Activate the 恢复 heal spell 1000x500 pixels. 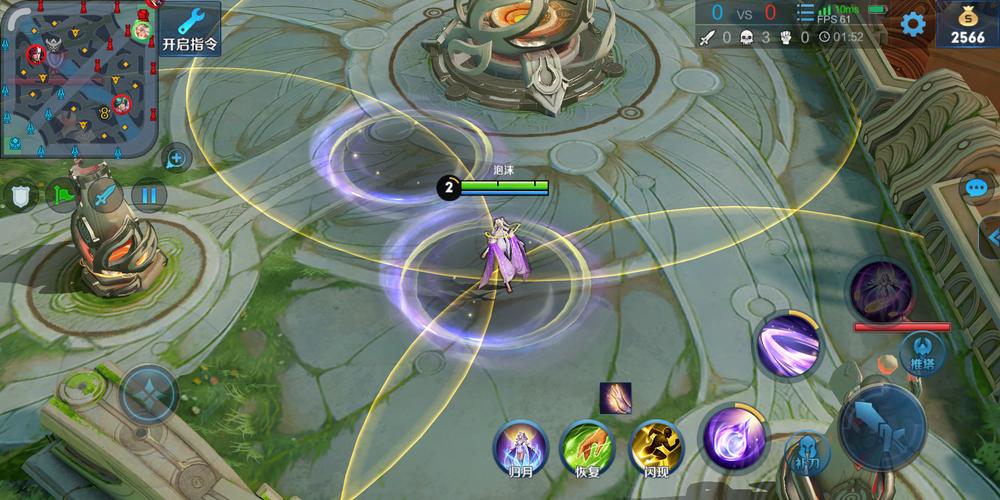pos(587,446)
